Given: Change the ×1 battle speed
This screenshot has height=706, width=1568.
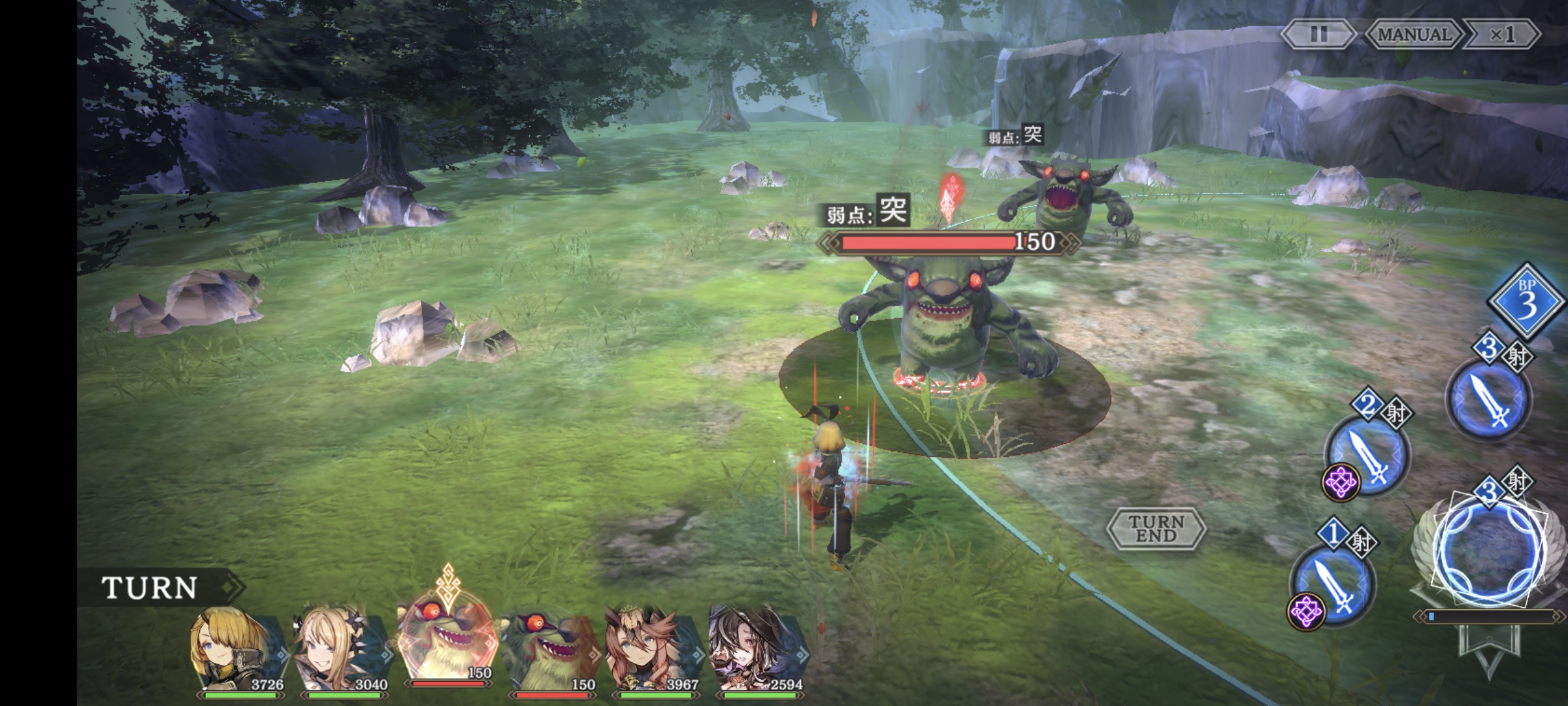Looking at the screenshot, I should tap(1501, 34).
